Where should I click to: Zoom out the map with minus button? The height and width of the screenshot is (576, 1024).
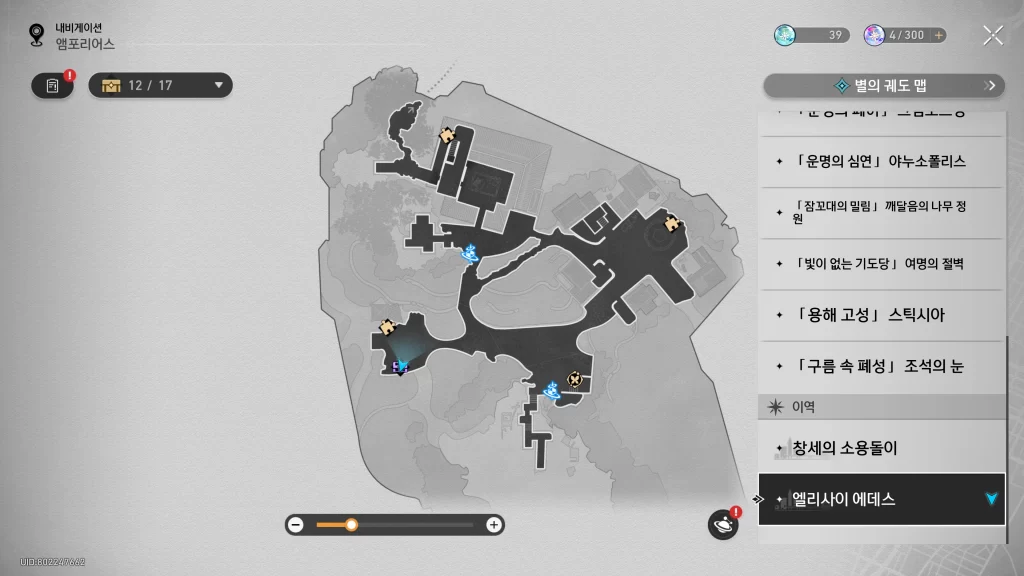pyautogui.click(x=296, y=525)
